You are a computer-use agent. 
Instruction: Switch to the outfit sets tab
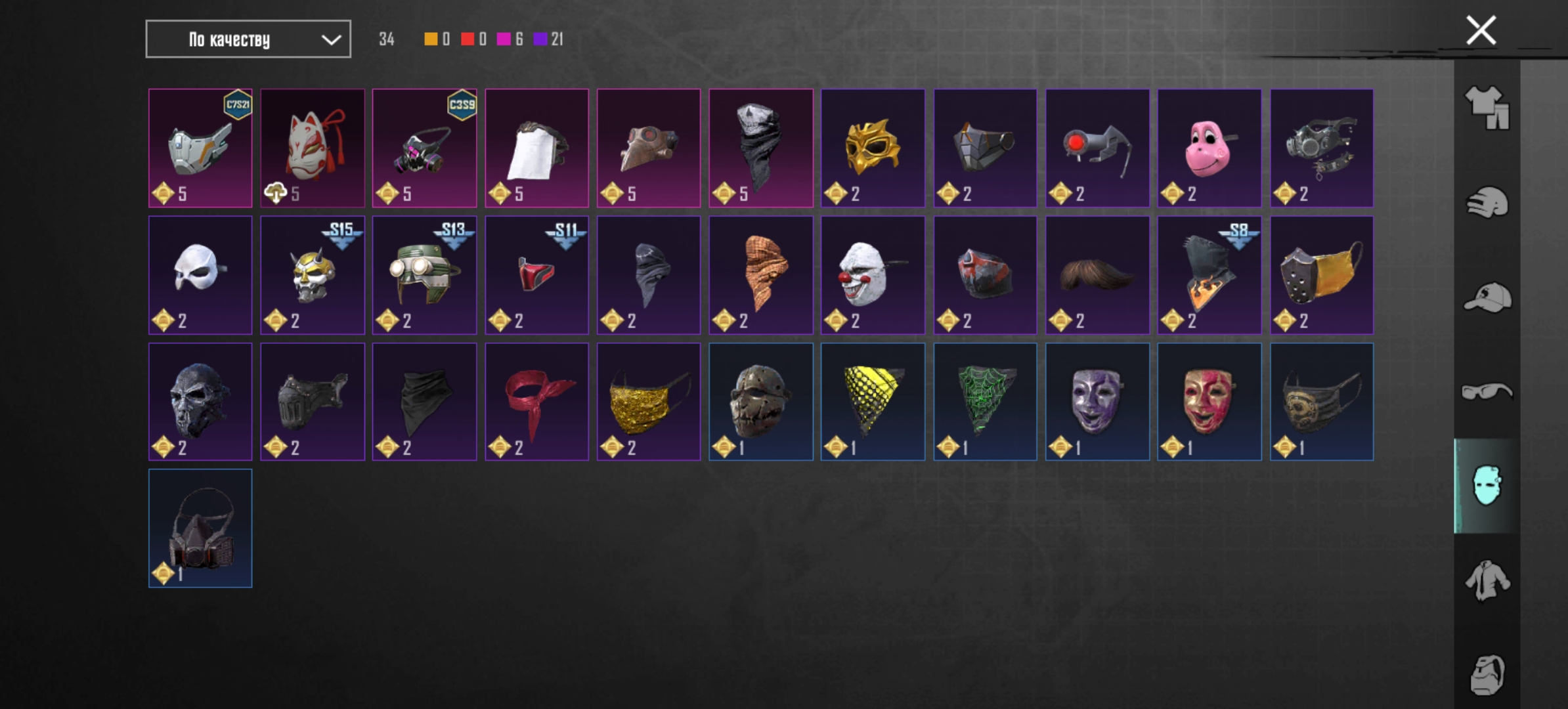coord(1487,108)
